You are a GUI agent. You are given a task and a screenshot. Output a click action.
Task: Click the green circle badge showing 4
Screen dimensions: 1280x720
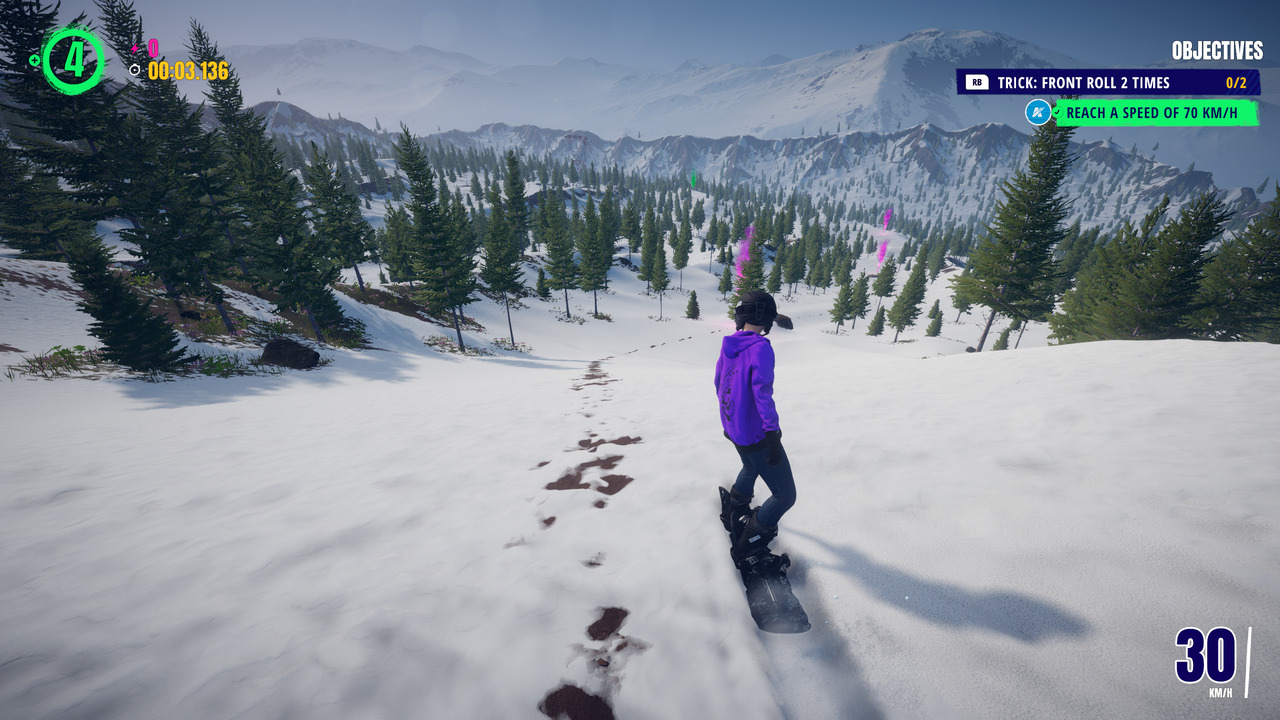(x=73, y=60)
